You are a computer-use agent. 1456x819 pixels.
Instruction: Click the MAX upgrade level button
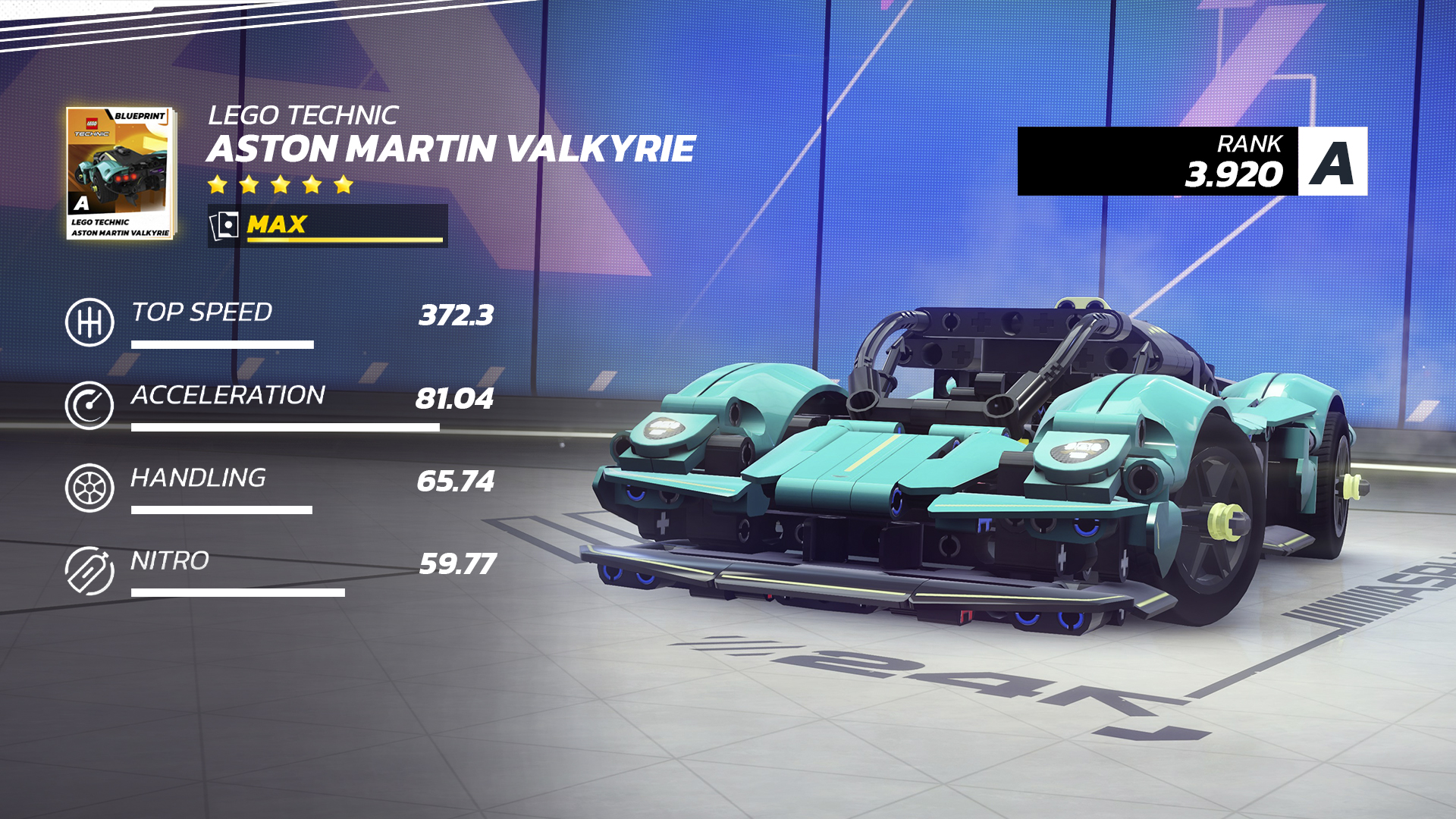277,224
